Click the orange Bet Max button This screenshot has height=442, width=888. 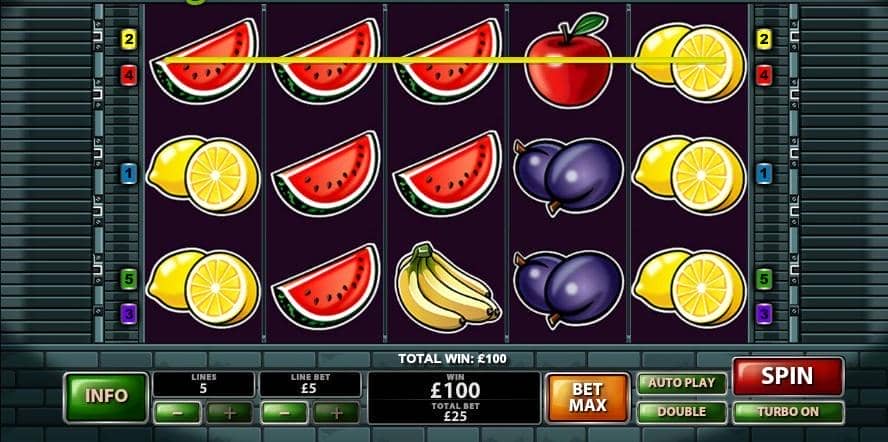click(x=588, y=397)
